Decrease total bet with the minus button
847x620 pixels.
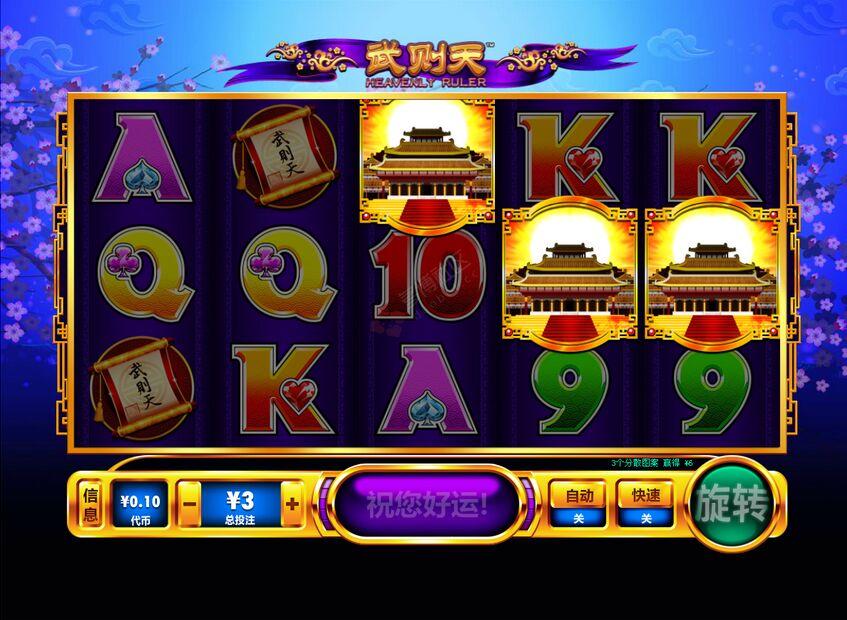click(x=190, y=504)
